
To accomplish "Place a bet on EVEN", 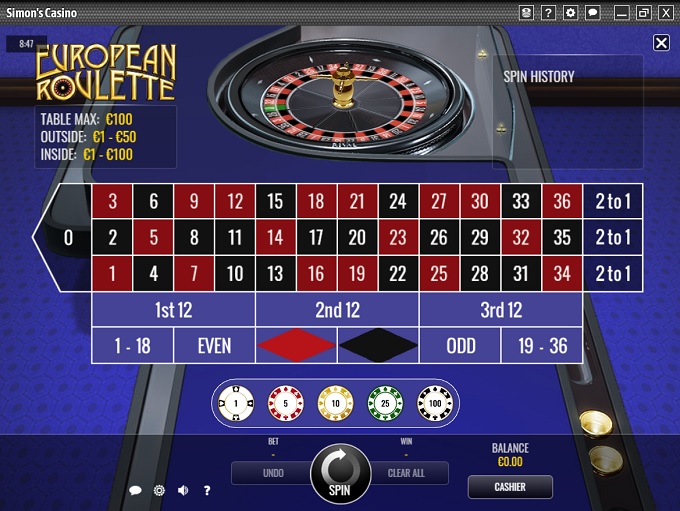I will click(x=214, y=346).
